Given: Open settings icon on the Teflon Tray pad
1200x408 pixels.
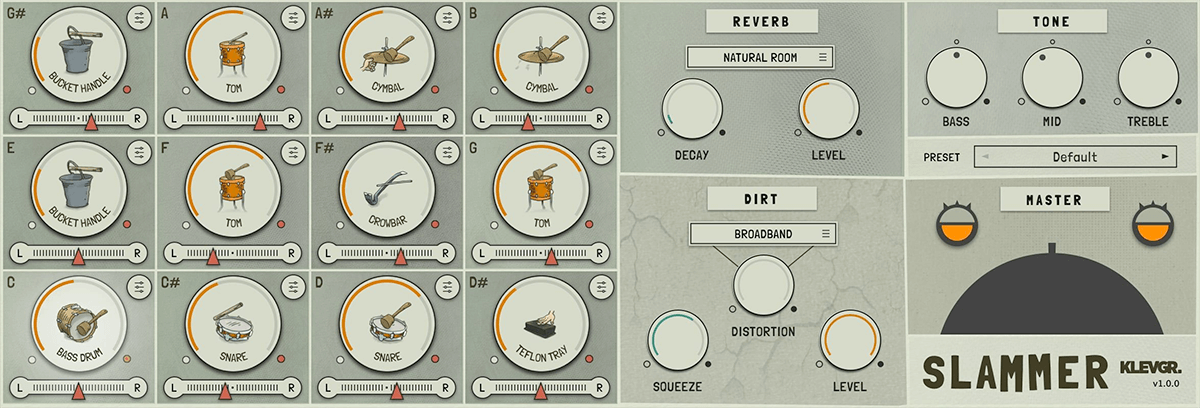Looking at the screenshot, I should point(600,289).
